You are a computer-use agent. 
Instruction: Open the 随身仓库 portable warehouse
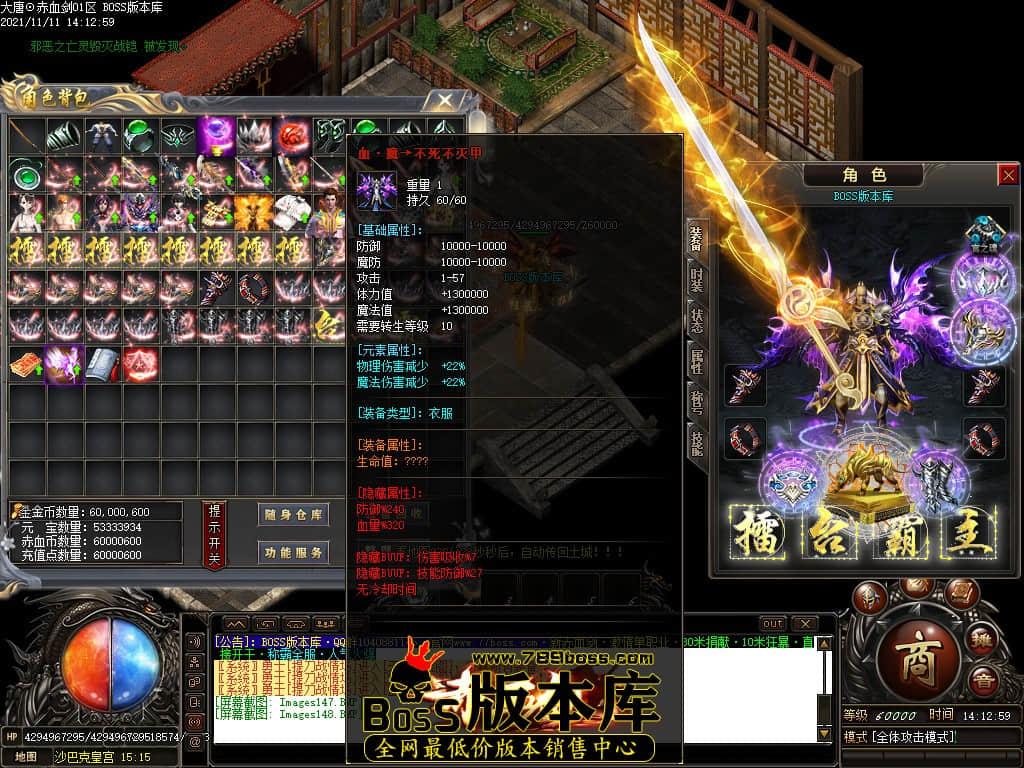[293, 515]
